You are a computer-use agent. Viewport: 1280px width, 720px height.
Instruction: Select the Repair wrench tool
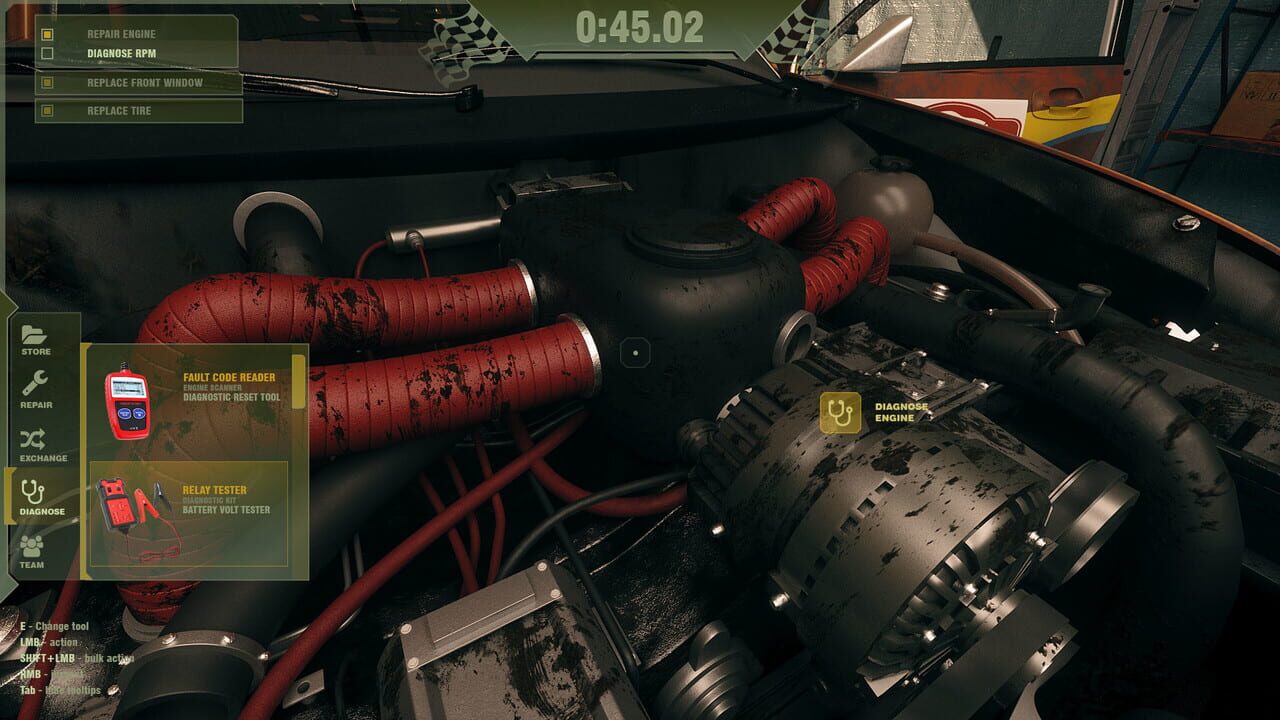(x=34, y=391)
